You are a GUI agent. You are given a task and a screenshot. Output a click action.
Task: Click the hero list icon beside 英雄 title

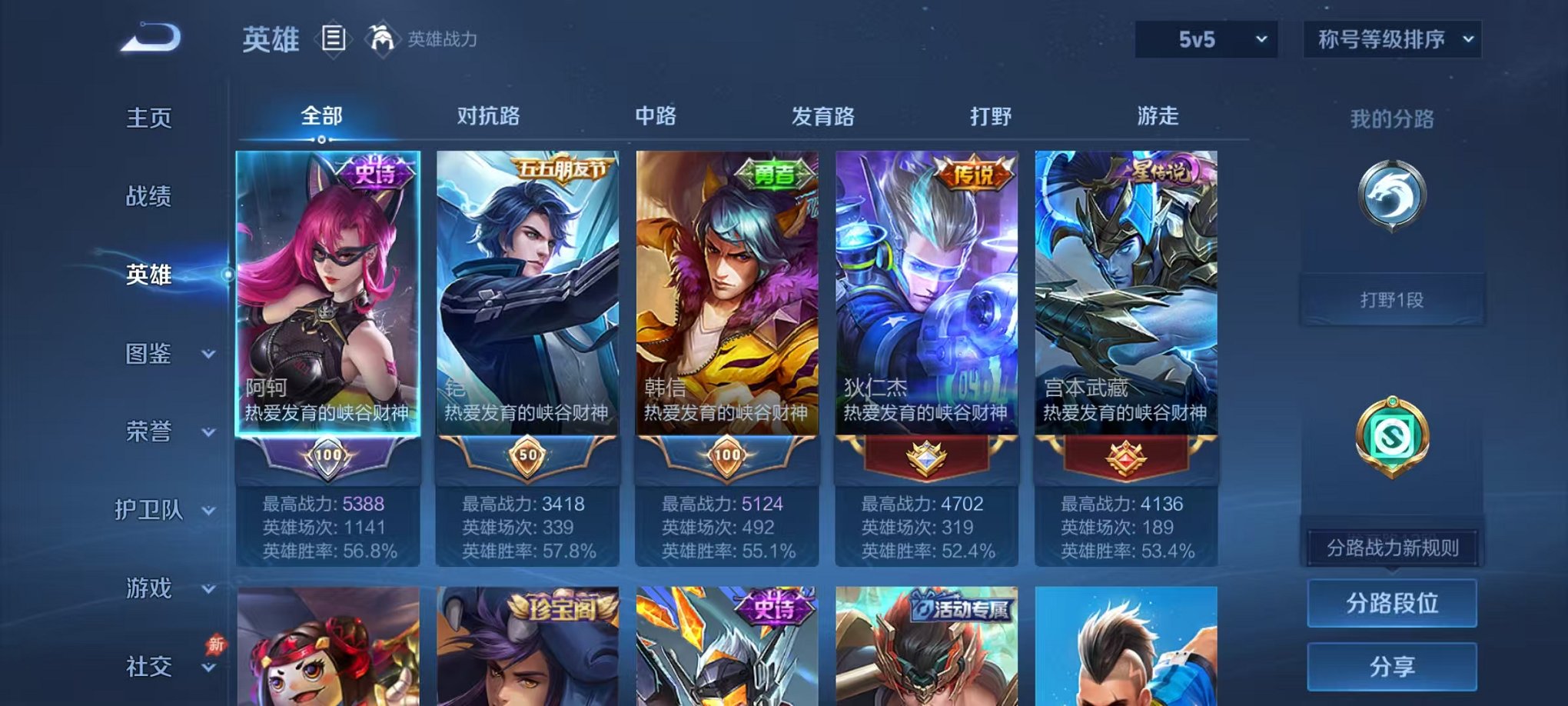tap(335, 39)
